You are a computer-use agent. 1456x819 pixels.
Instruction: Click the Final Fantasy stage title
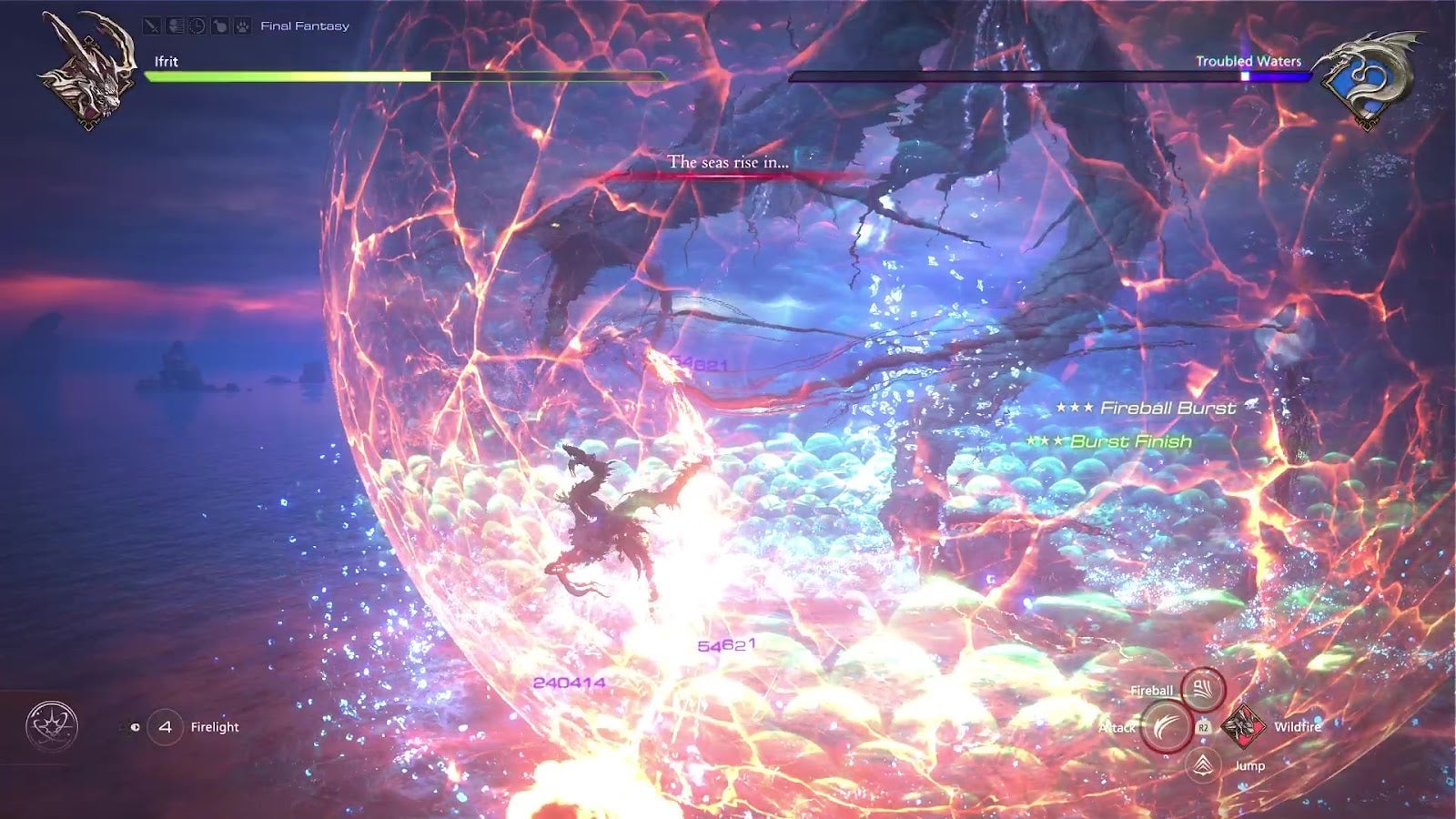pos(304,25)
